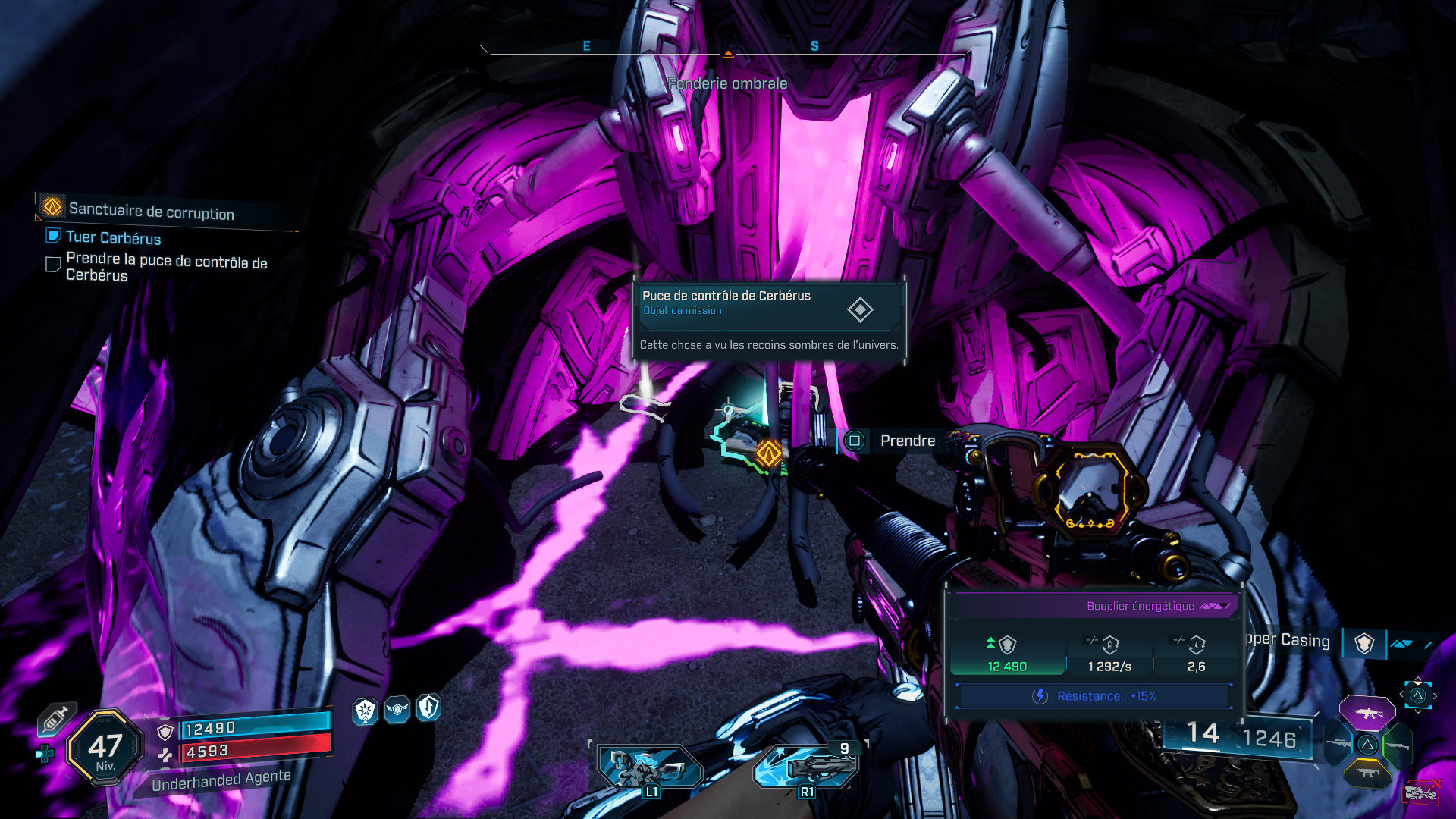Switch to the yellow SMG weapon slot
This screenshot has width=1456, height=819.
pos(1367,773)
